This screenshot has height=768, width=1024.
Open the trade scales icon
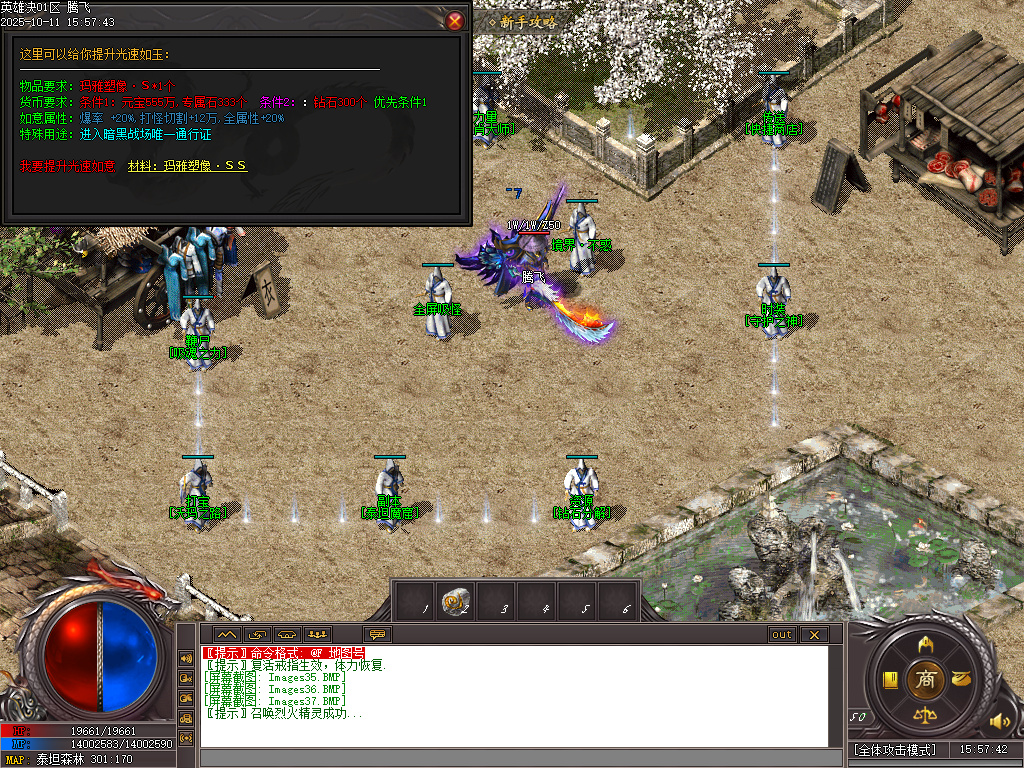926,716
